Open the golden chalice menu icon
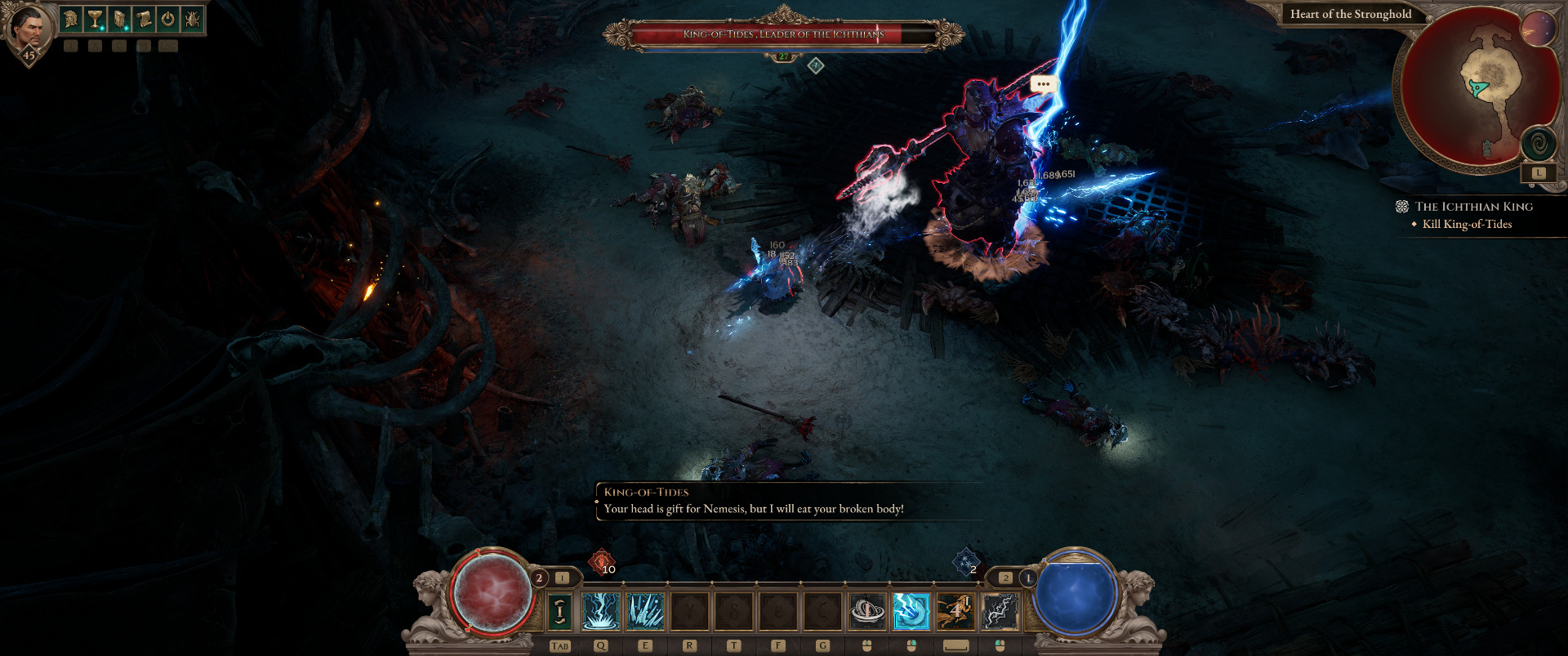Screen dimensions: 1568x656 [96, 19]
